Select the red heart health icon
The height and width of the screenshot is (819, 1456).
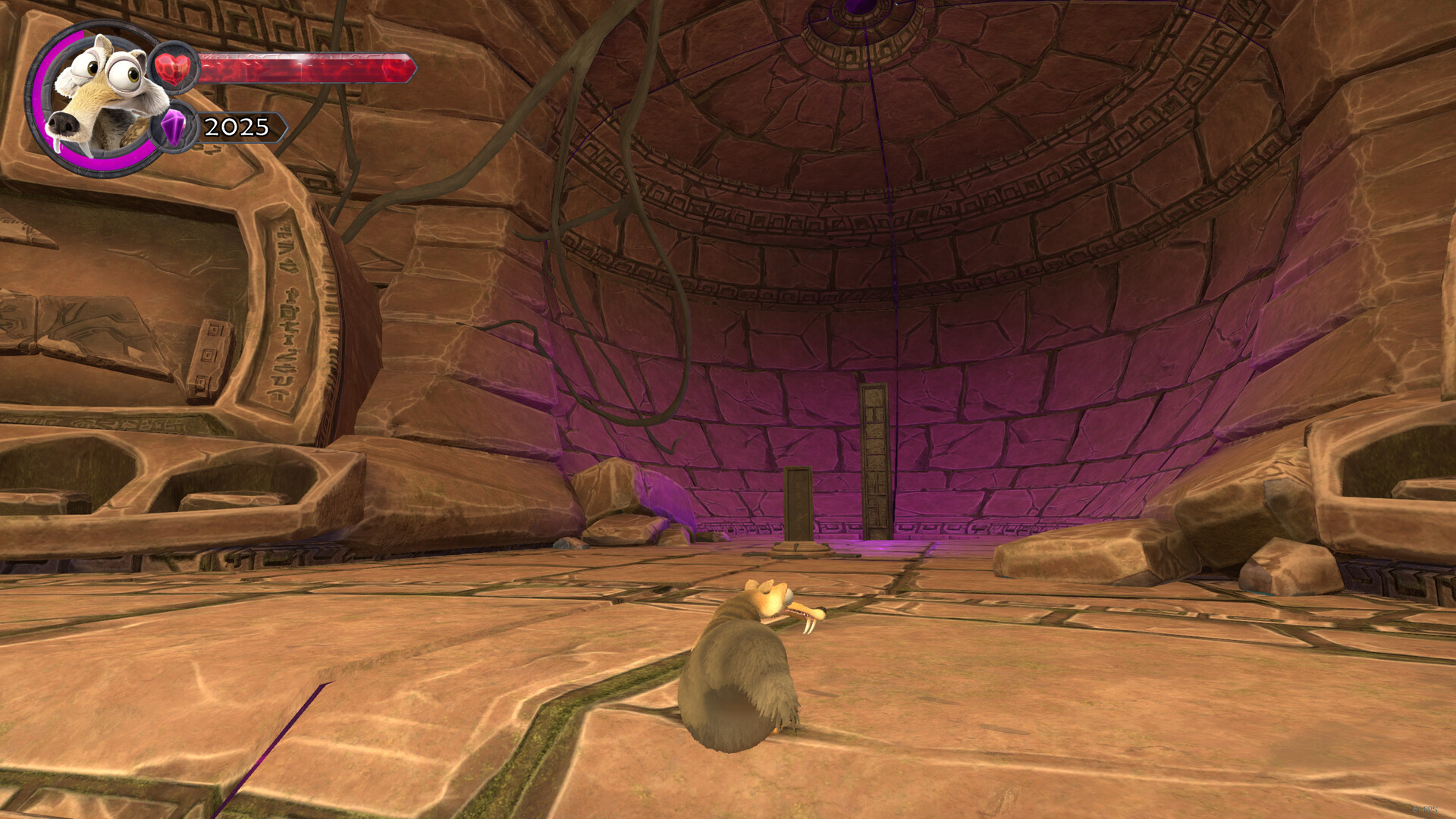point(174,68)
